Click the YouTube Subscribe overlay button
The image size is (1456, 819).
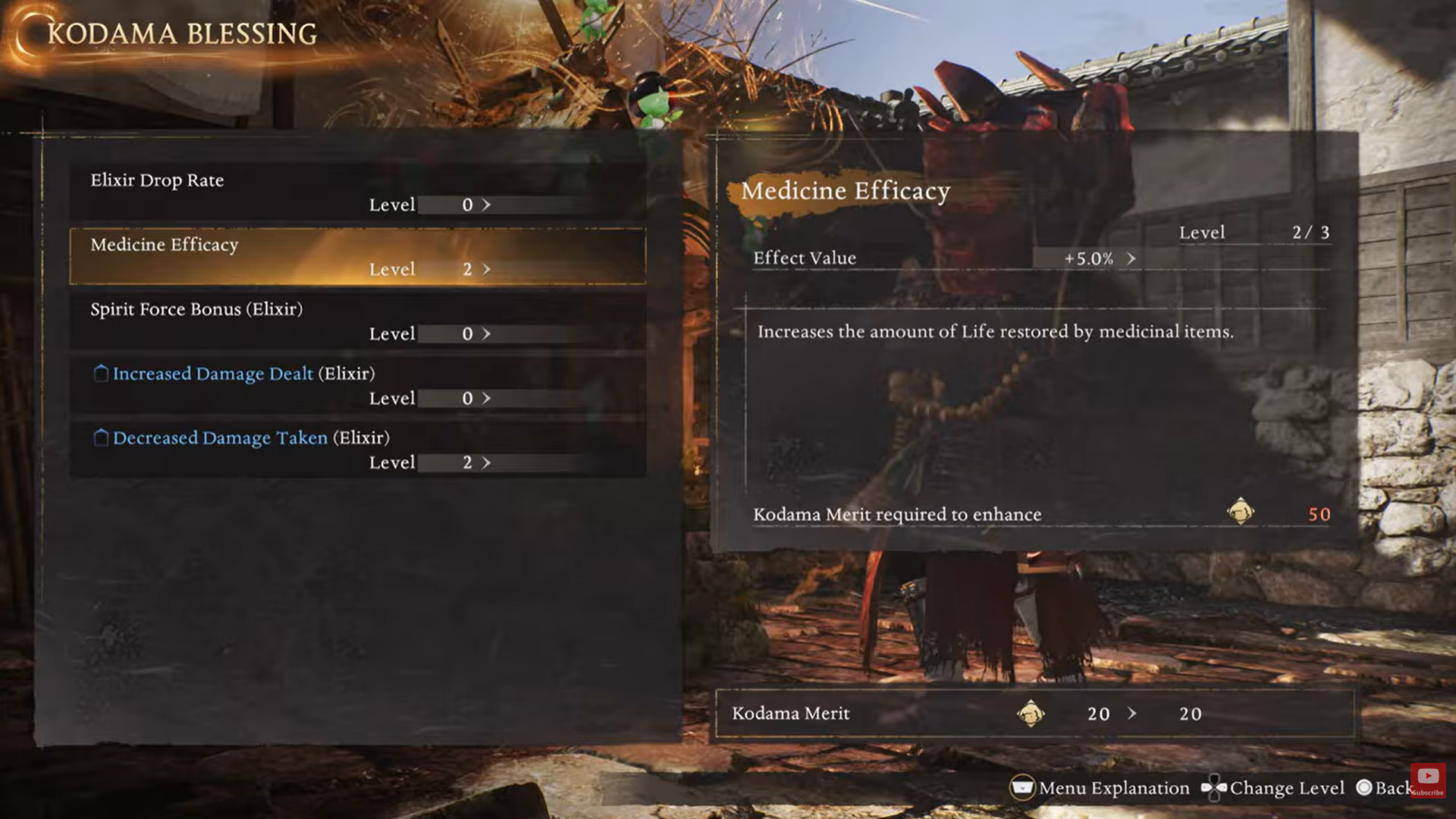pyautogui.click(x=1428, y=780)
